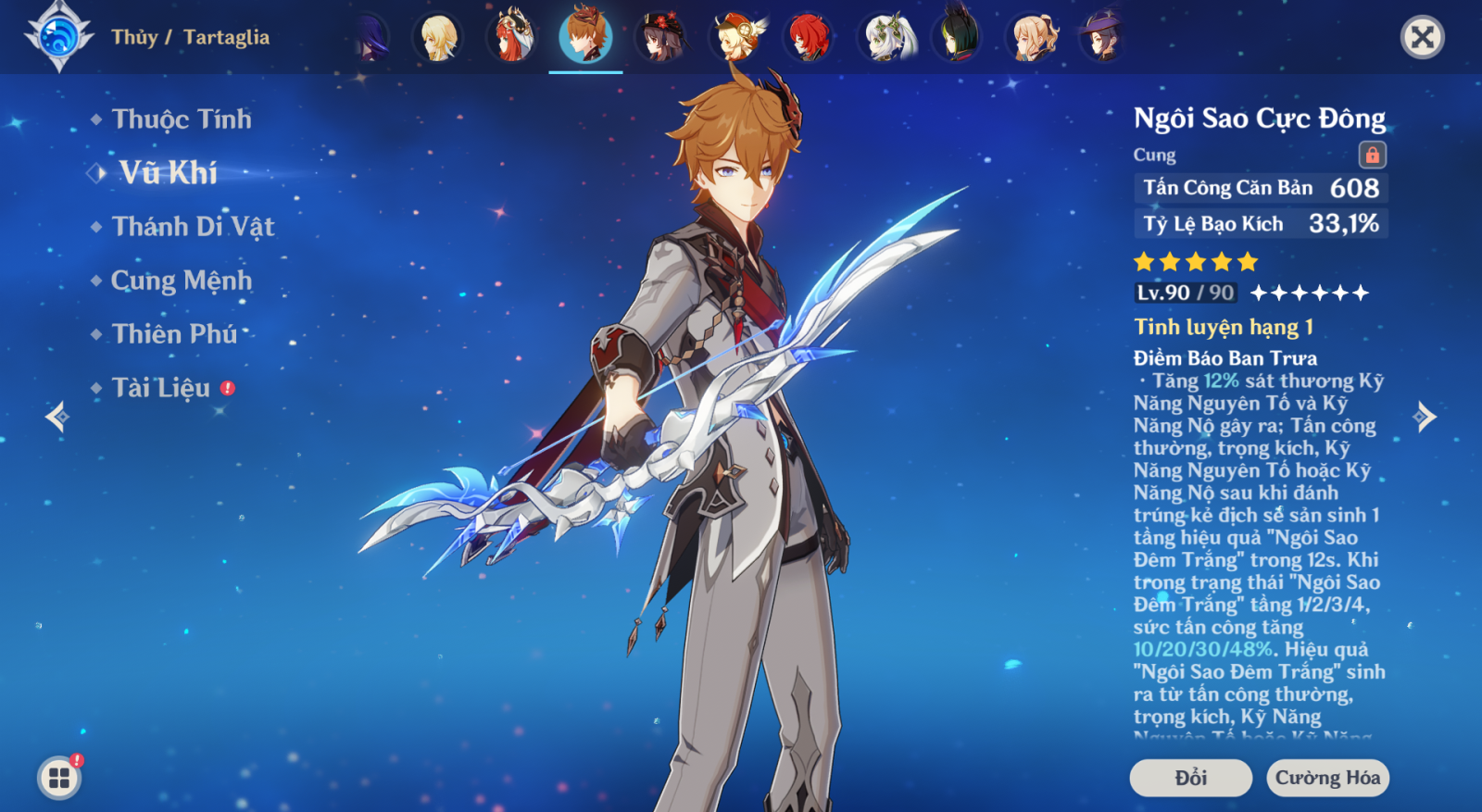Toggle the red weapon lock icon

click(x=1372, y=155)
